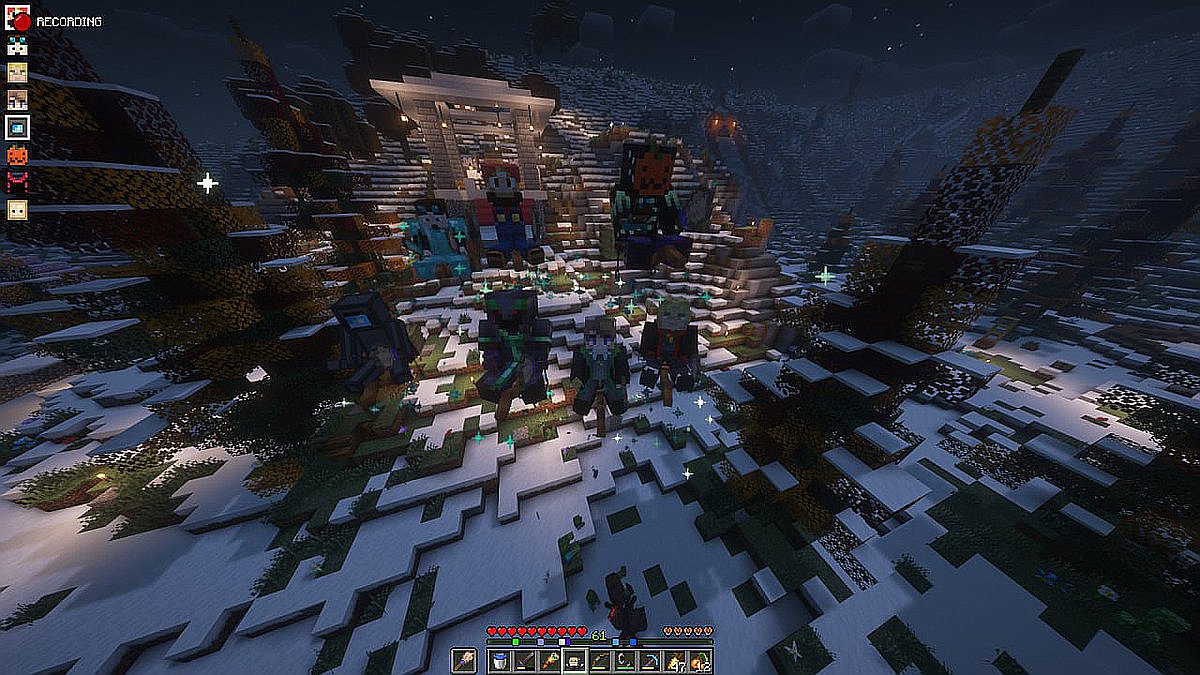
Task: Select the pumpkin head player icon
Action: (x=18, y=155)
